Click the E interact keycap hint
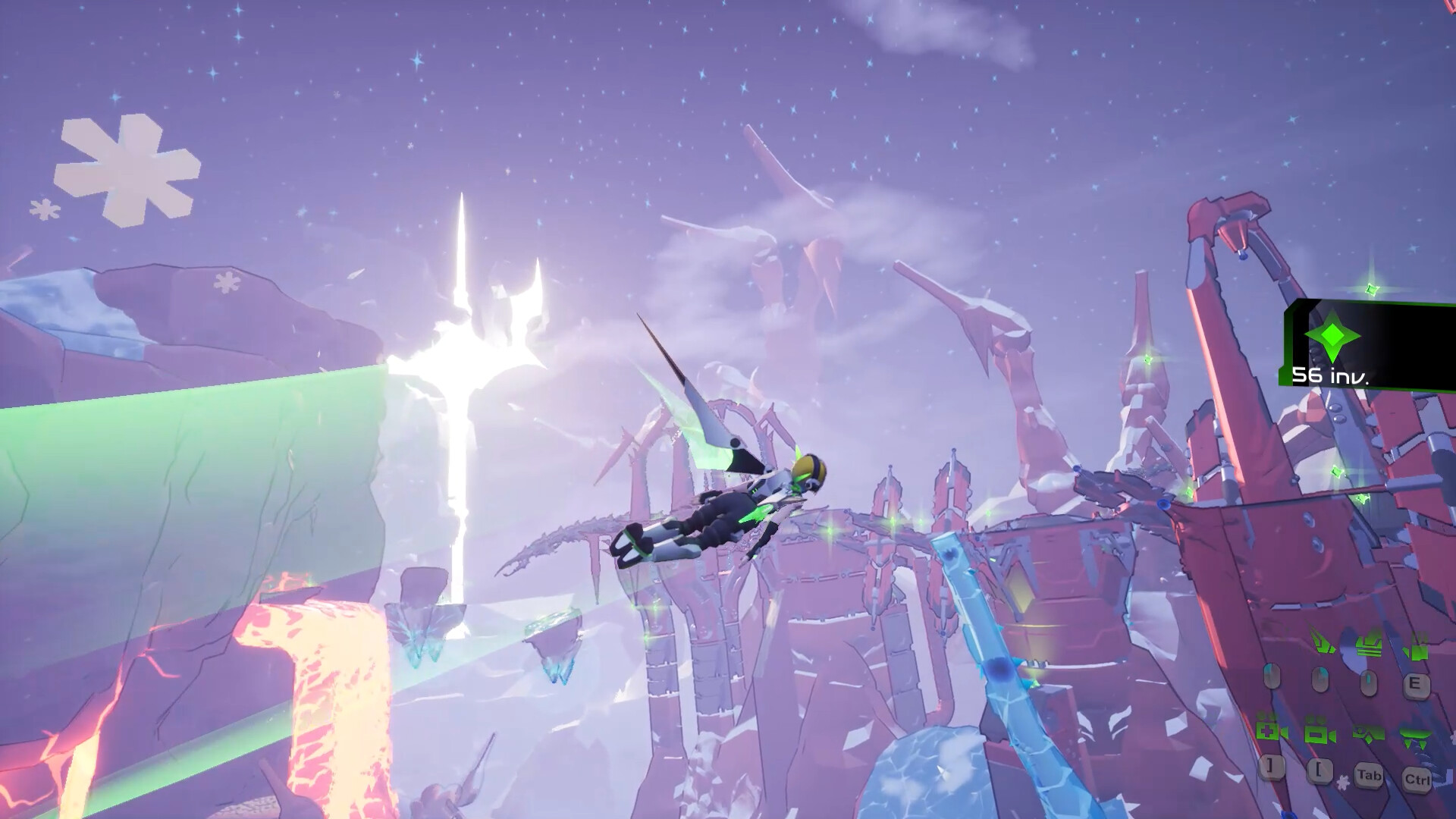Image resolution: width=1456 pixels, height=819 pixels. pyautogui.click(x=1417, y=685)
